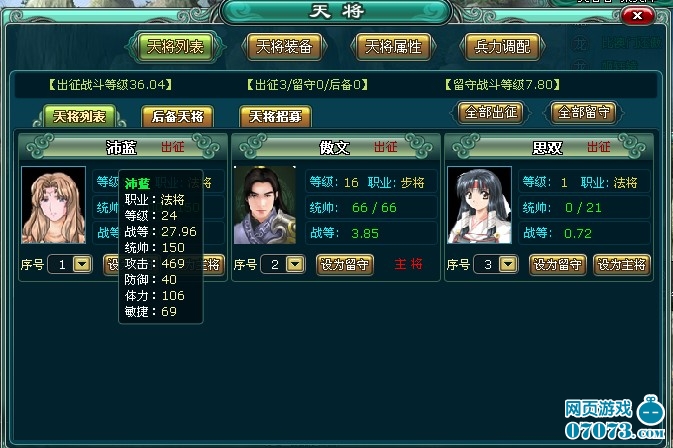This screenshot has width=673, height=448.
Task: Select 思双's portrait
Action: coord(479,206)
